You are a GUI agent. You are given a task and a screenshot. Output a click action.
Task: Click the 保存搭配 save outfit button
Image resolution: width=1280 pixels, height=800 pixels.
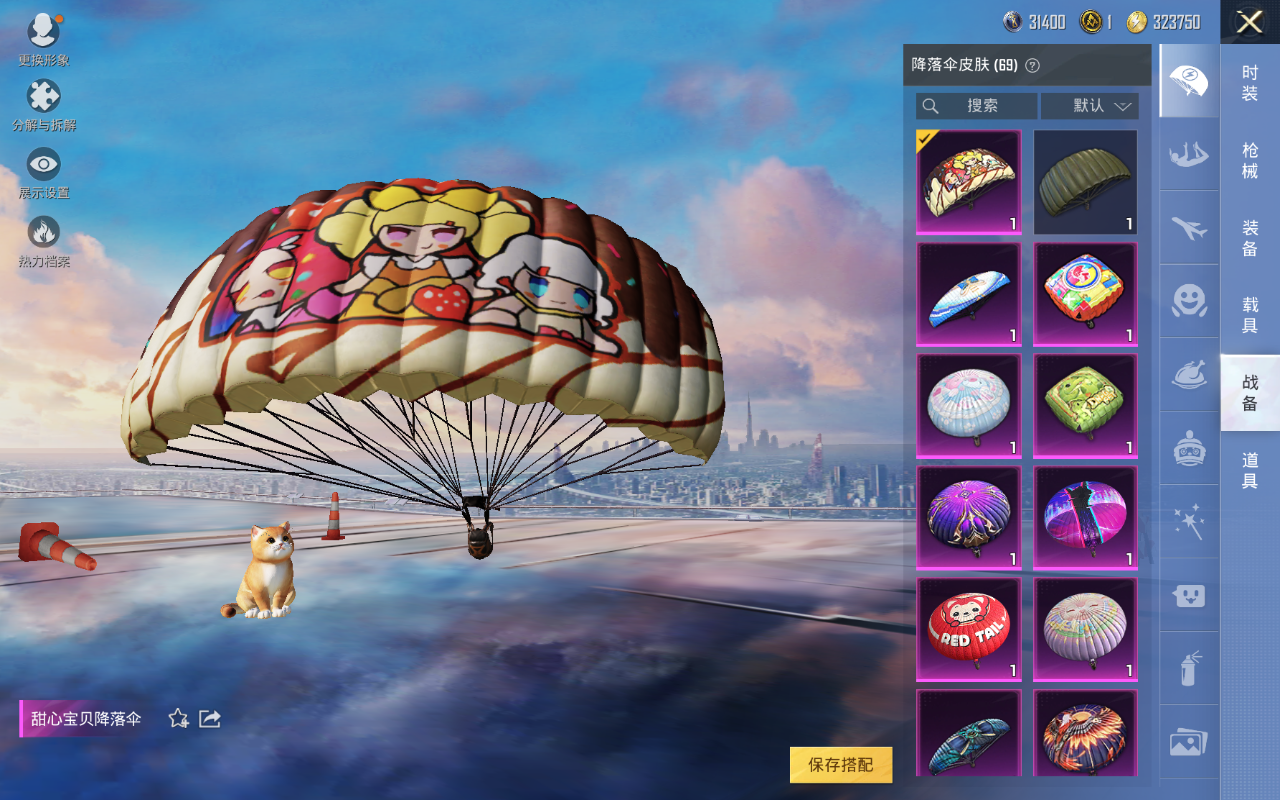click(840, 765)
